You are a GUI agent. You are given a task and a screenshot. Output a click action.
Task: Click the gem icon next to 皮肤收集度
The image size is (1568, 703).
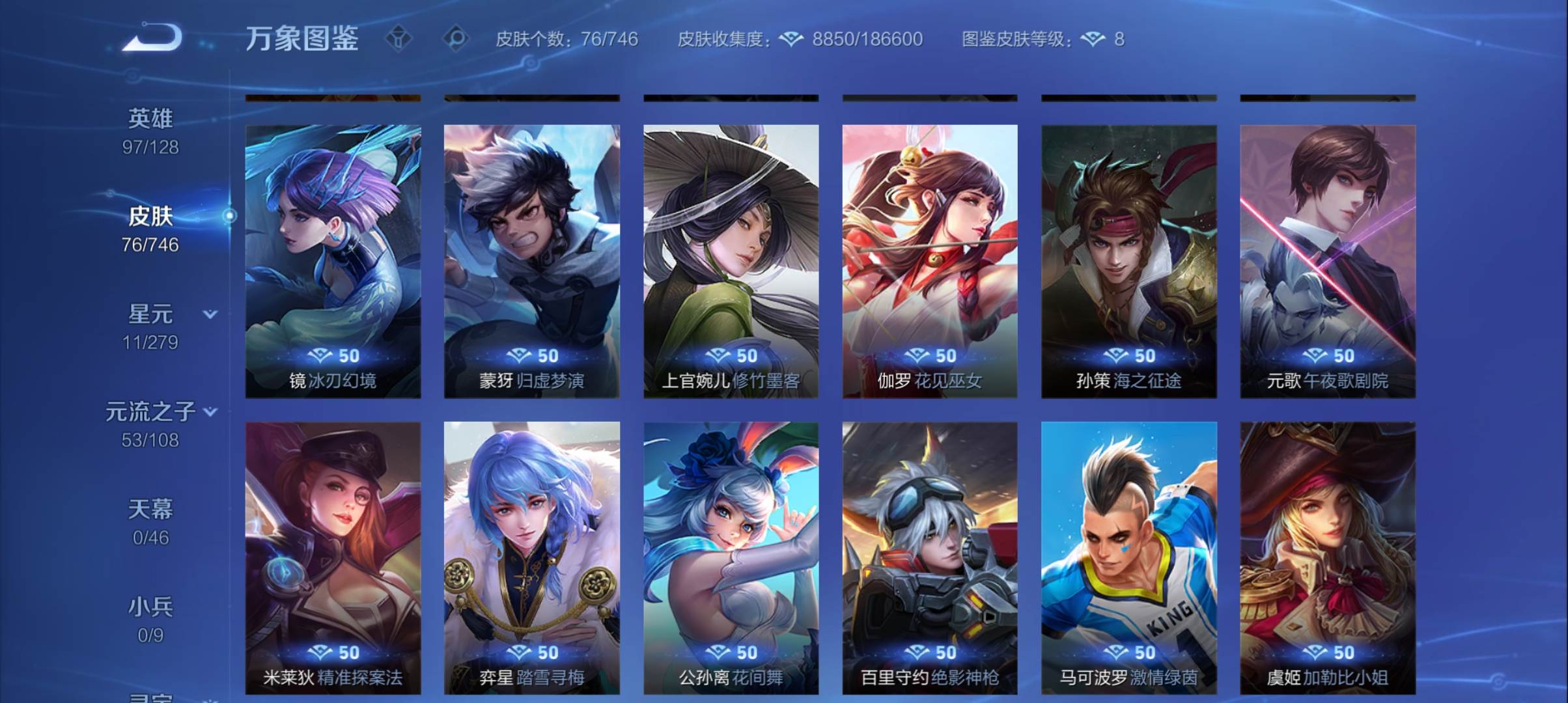coord(792,39)
